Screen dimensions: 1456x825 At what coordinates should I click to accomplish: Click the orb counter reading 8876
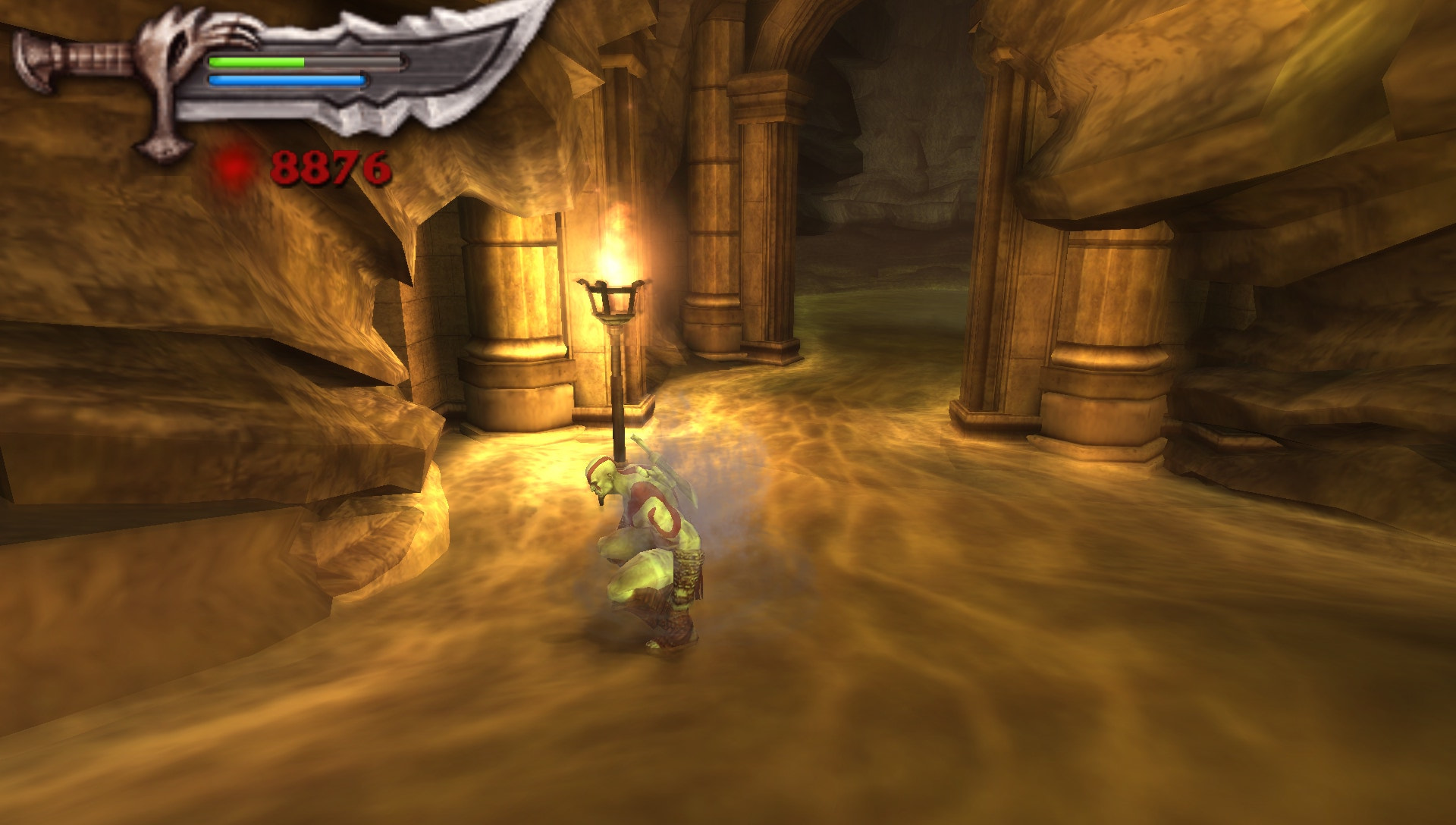[330, 167]
